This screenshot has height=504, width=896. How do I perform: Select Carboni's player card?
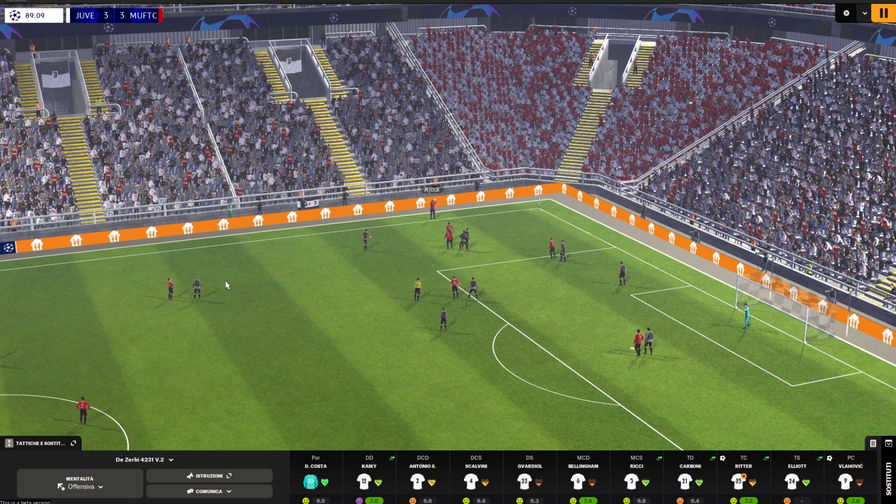(x=690, y=477)
